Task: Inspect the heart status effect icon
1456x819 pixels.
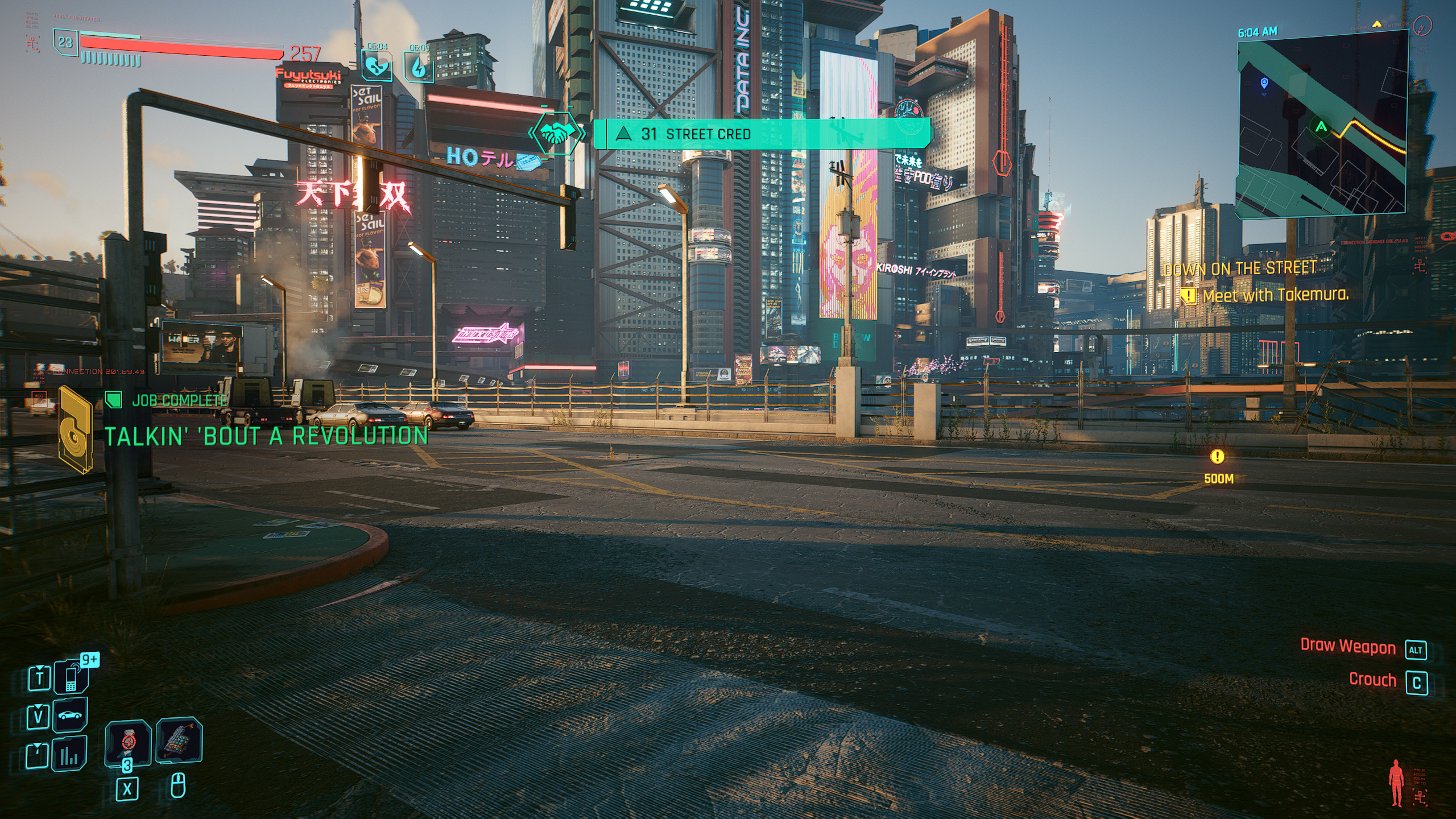Action: pos(377,67)
